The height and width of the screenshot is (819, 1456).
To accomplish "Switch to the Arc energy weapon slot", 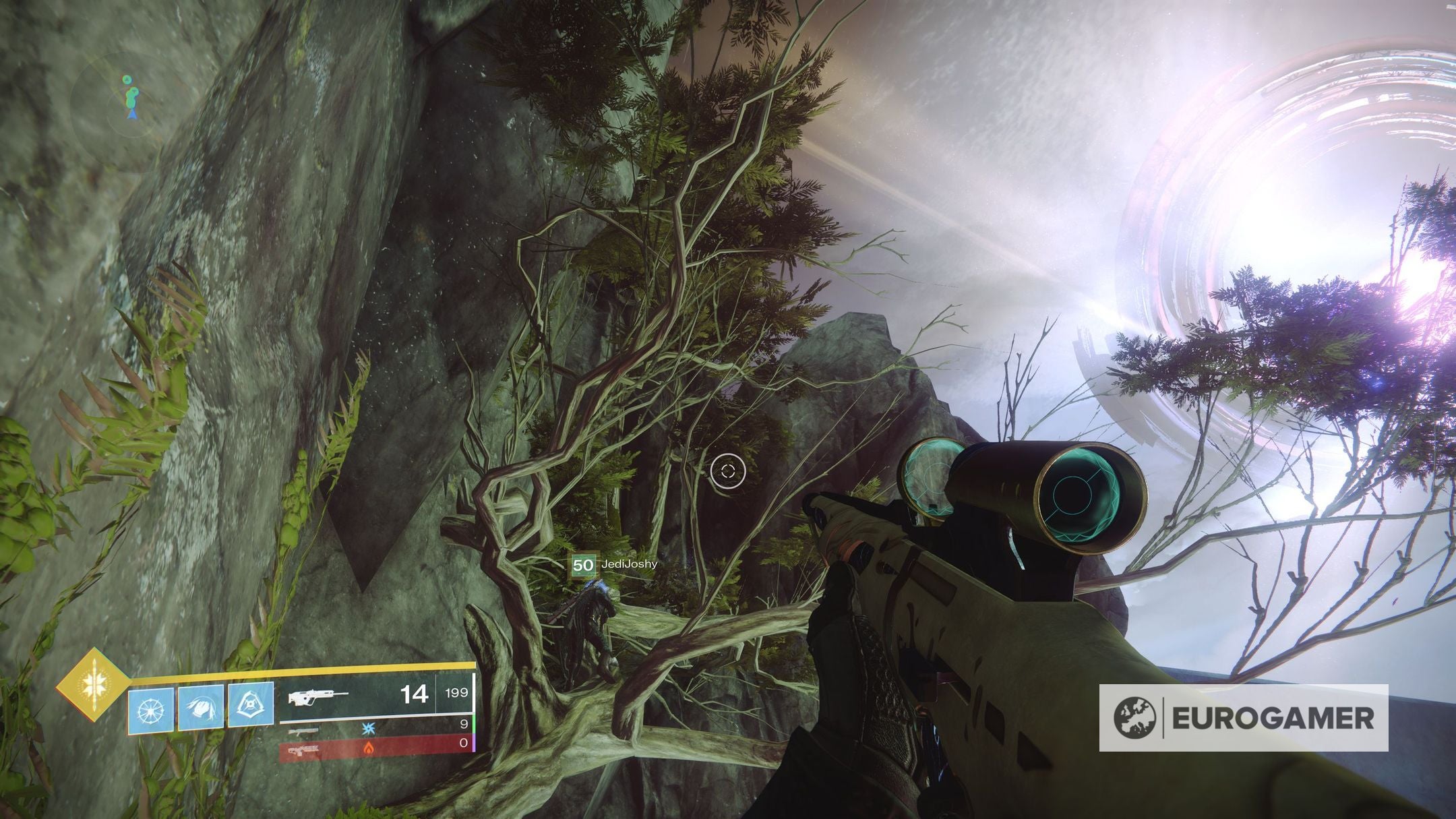I will coord(376,725).
